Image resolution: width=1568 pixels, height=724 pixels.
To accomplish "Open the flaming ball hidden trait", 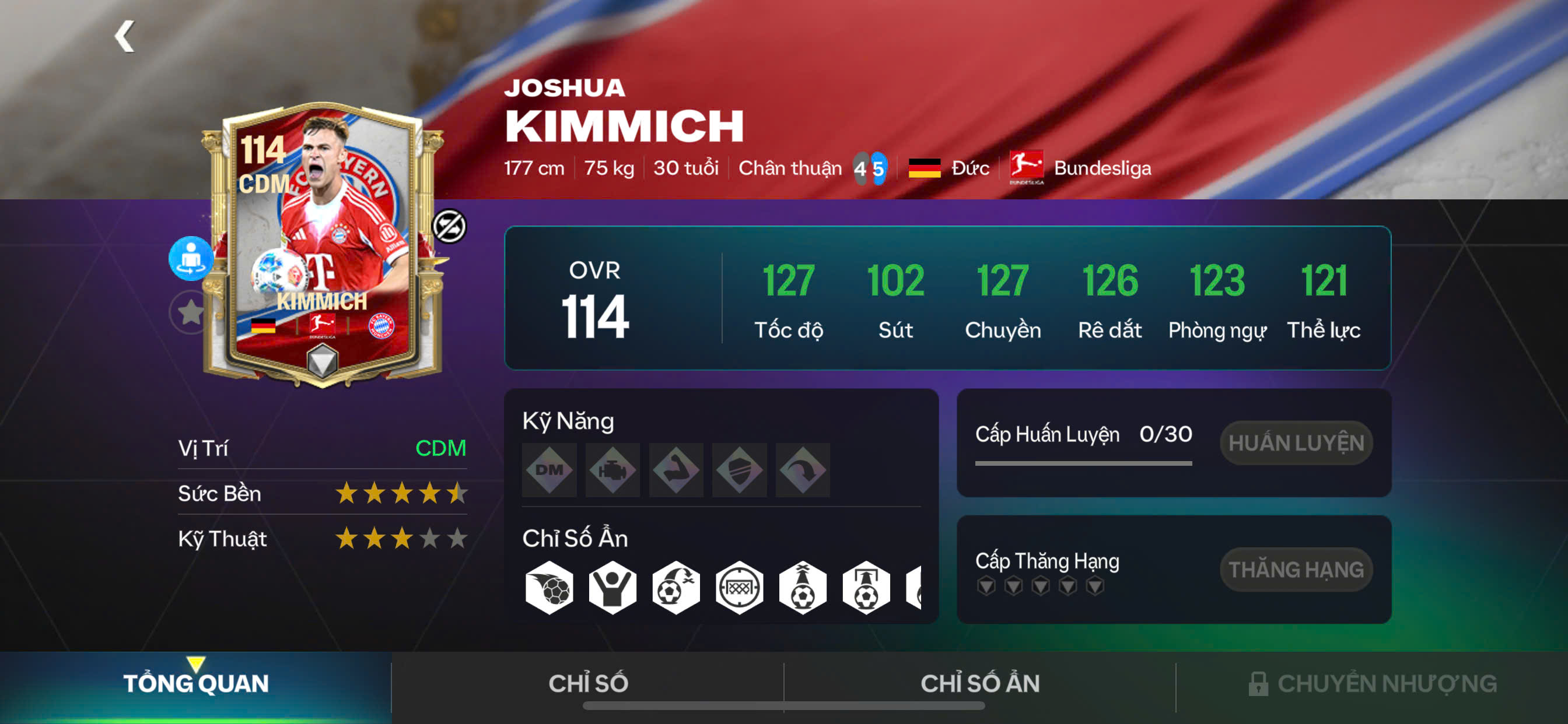I will click(x=549, y=588).
